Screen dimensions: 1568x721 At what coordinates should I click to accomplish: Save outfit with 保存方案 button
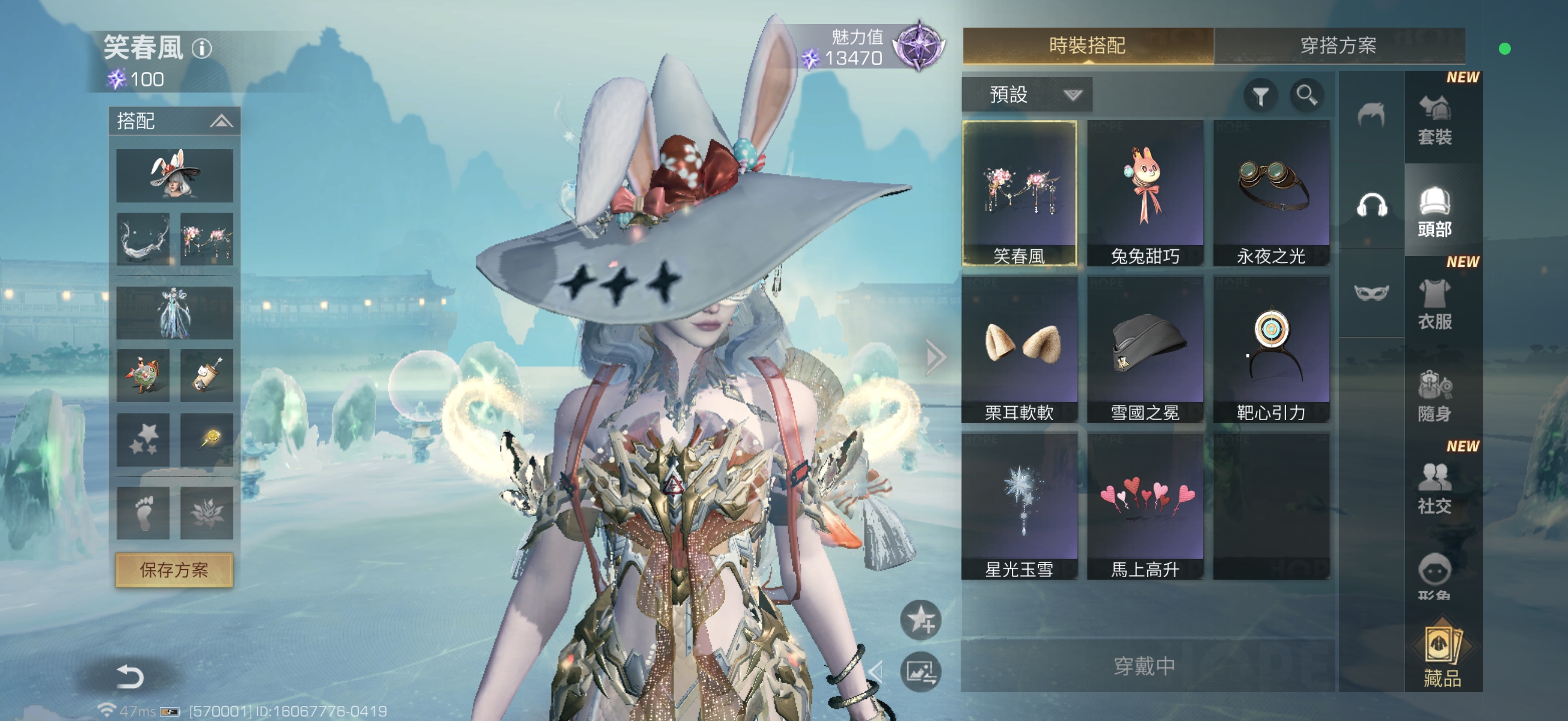pos(174,570)
